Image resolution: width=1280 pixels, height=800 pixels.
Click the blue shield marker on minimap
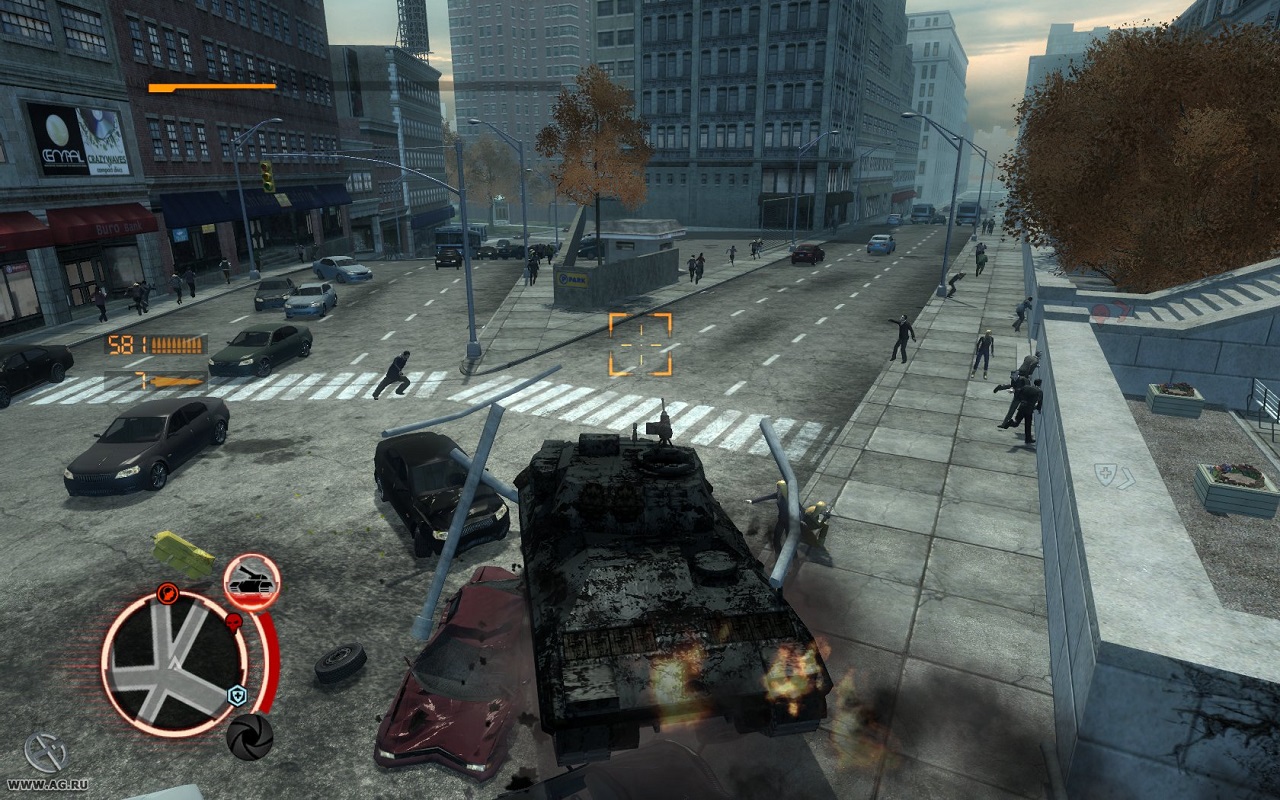click(237, 696)
